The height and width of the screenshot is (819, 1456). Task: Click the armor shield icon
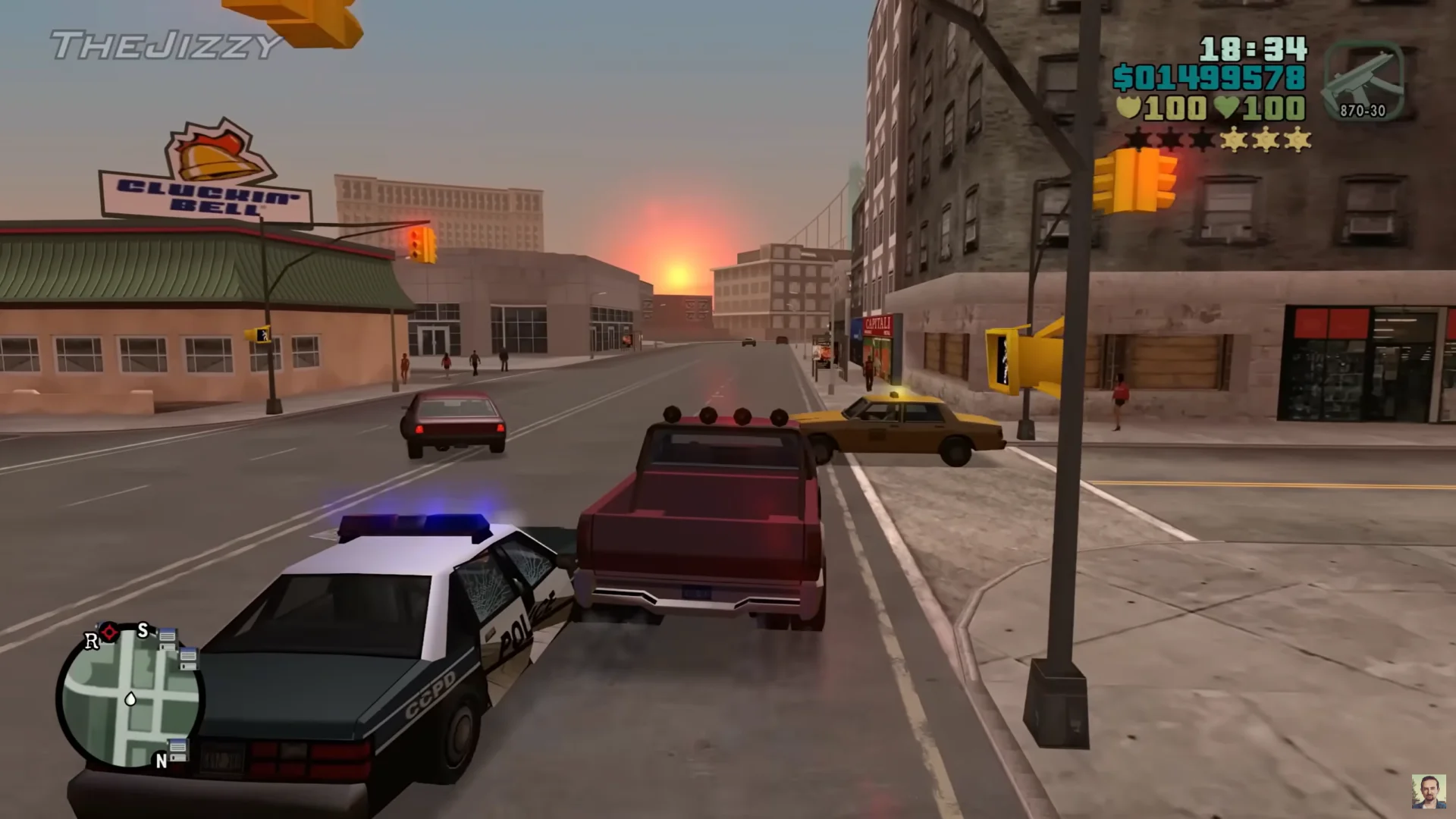1129,108
